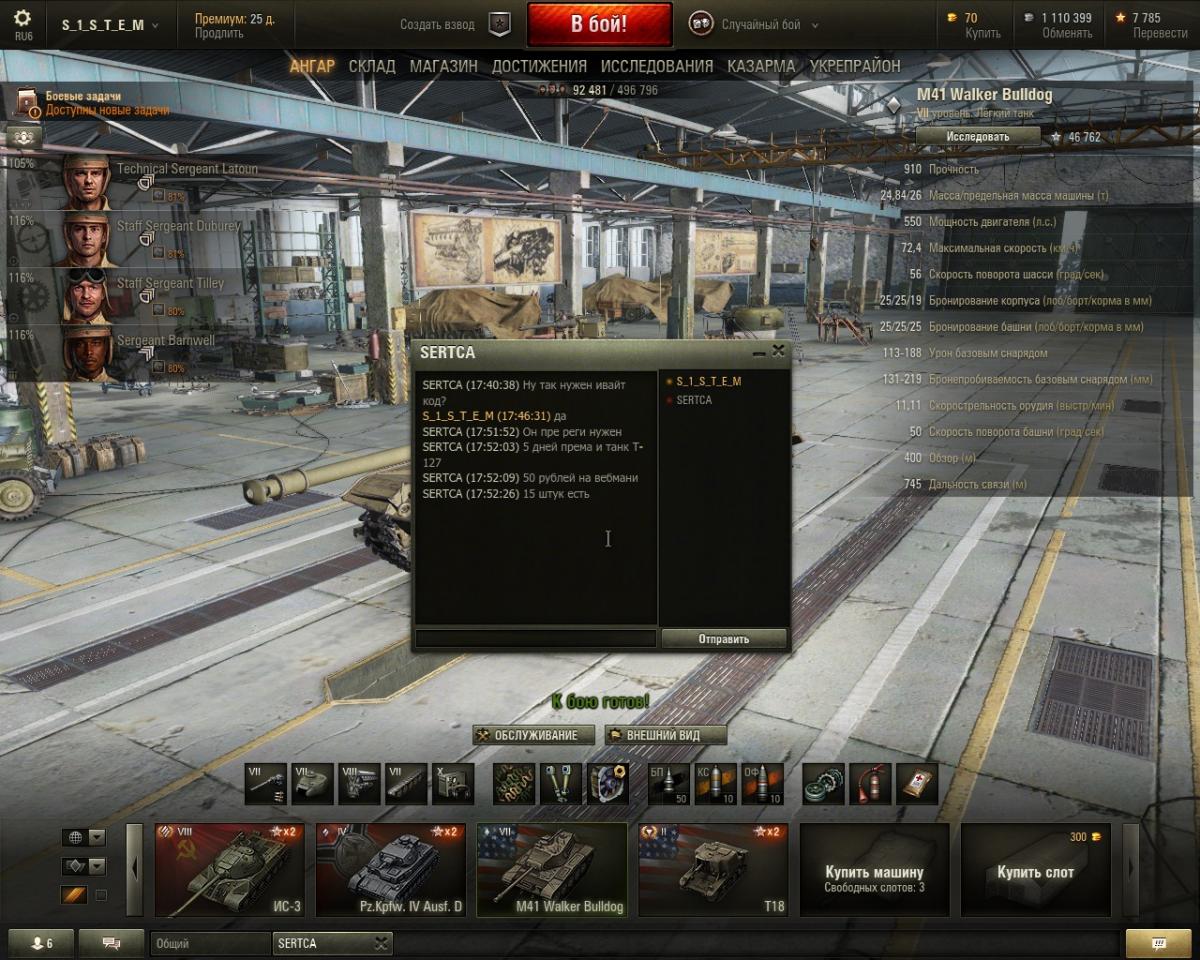Image resolution: width=1200 pixels, height=960 pixels.
Task: Select the Pz.Kpfw. IV Ausf. D tank
Action: tap(391, 870)
